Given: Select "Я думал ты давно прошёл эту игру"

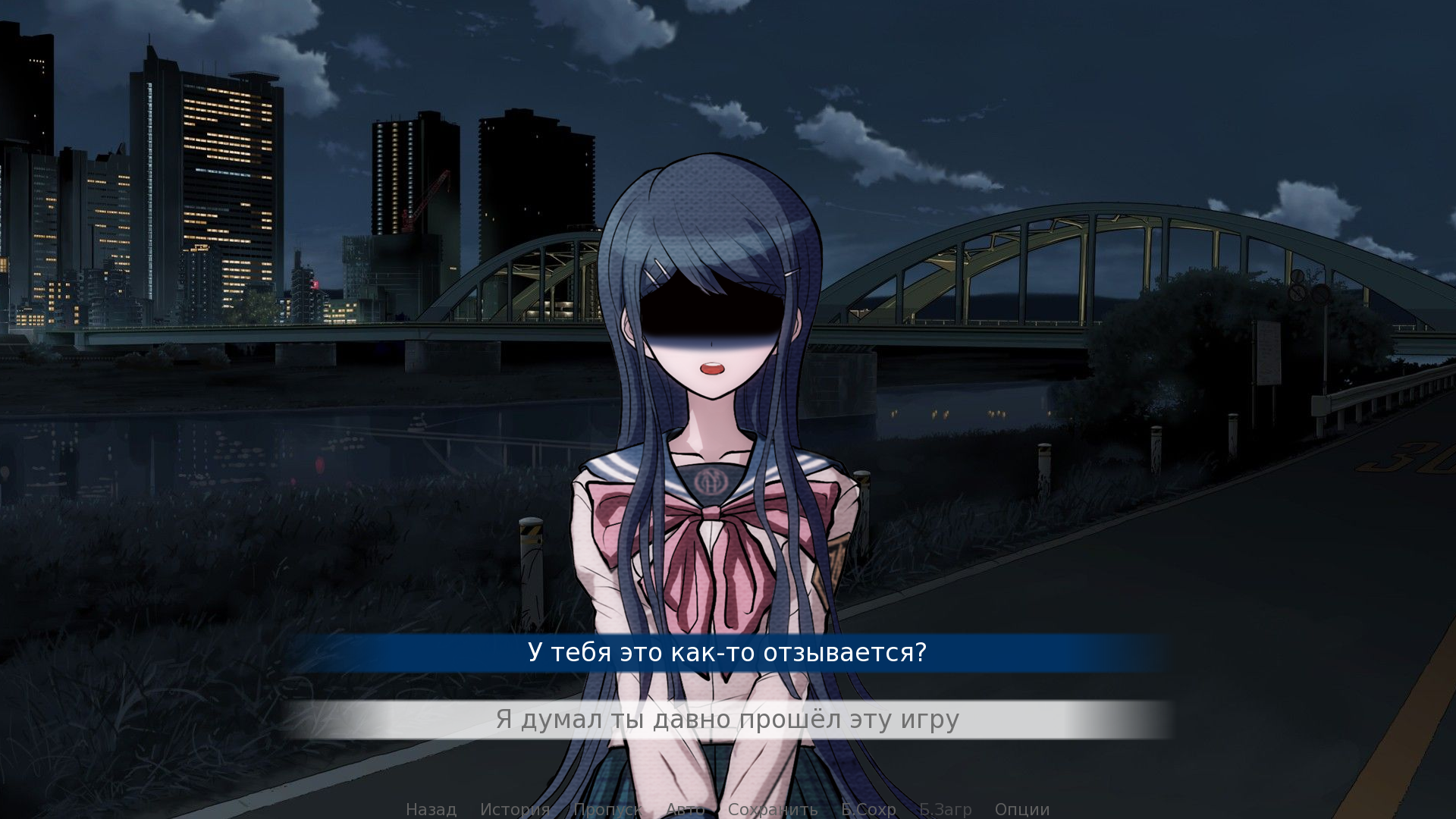Looking at the screenshot, I should click(x=727, y=720).
